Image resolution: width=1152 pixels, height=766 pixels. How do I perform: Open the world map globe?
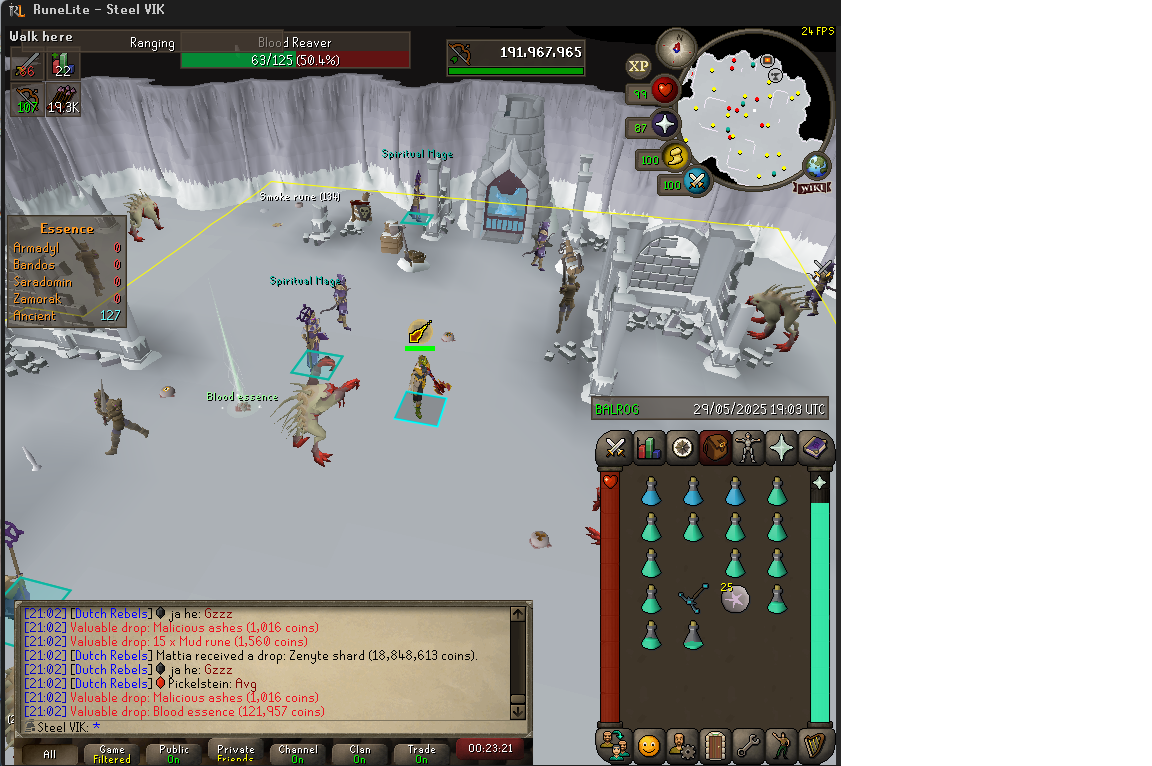click(x=817, y=166)
